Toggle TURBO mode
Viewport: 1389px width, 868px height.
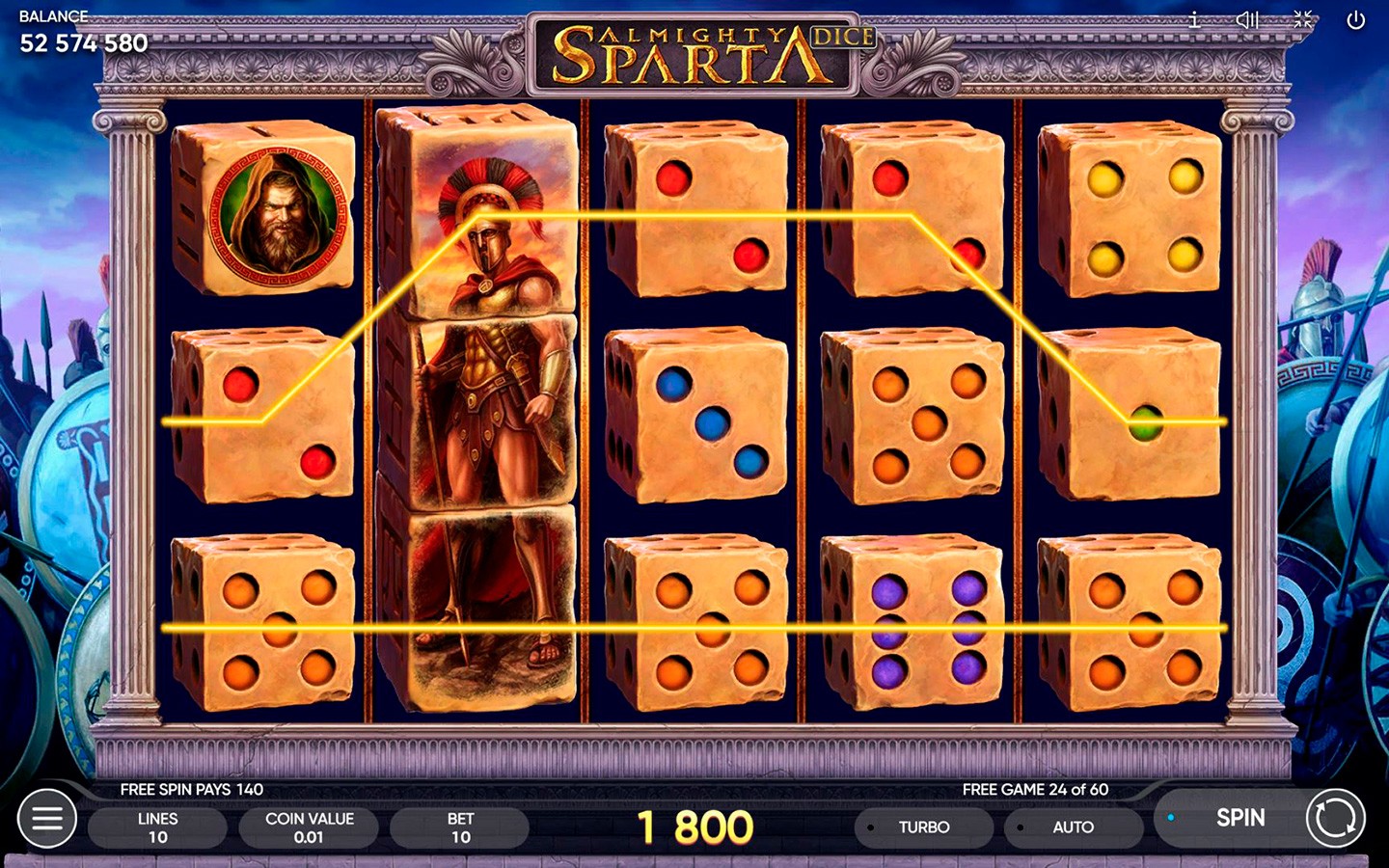pyautogui.click(x=923, y=827)
